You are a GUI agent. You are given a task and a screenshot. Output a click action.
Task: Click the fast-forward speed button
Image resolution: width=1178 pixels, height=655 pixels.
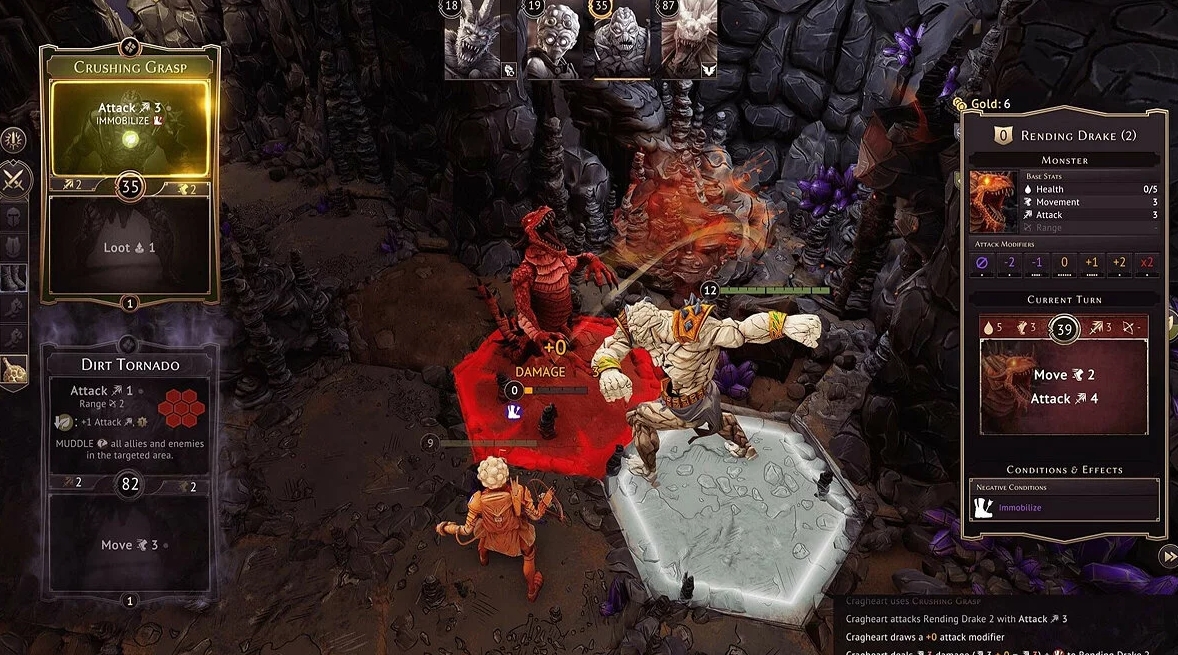pos(1166,556)
